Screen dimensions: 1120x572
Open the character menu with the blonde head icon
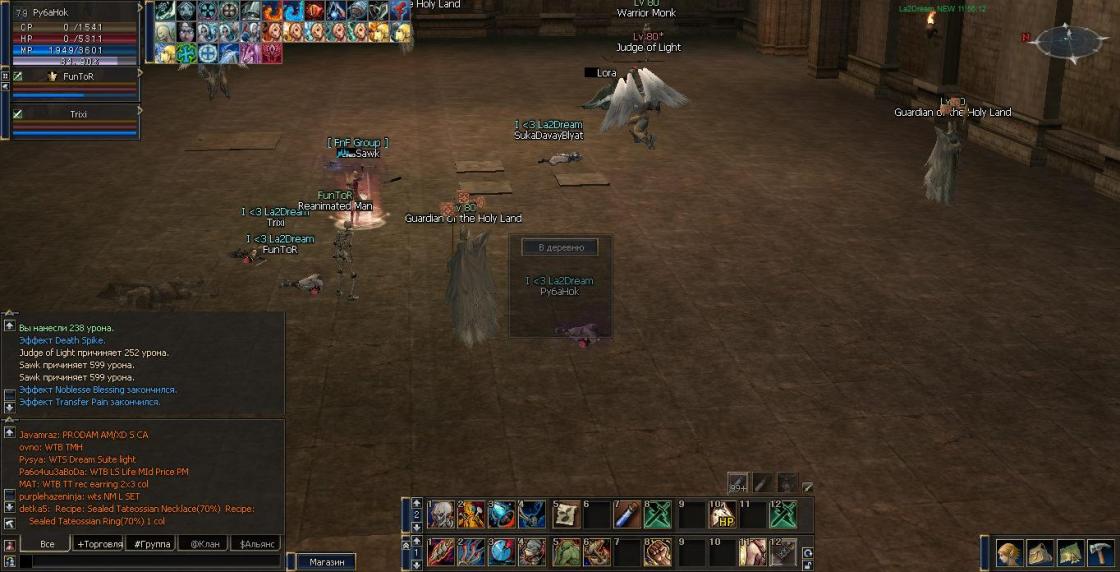(x=1008, y=553)
